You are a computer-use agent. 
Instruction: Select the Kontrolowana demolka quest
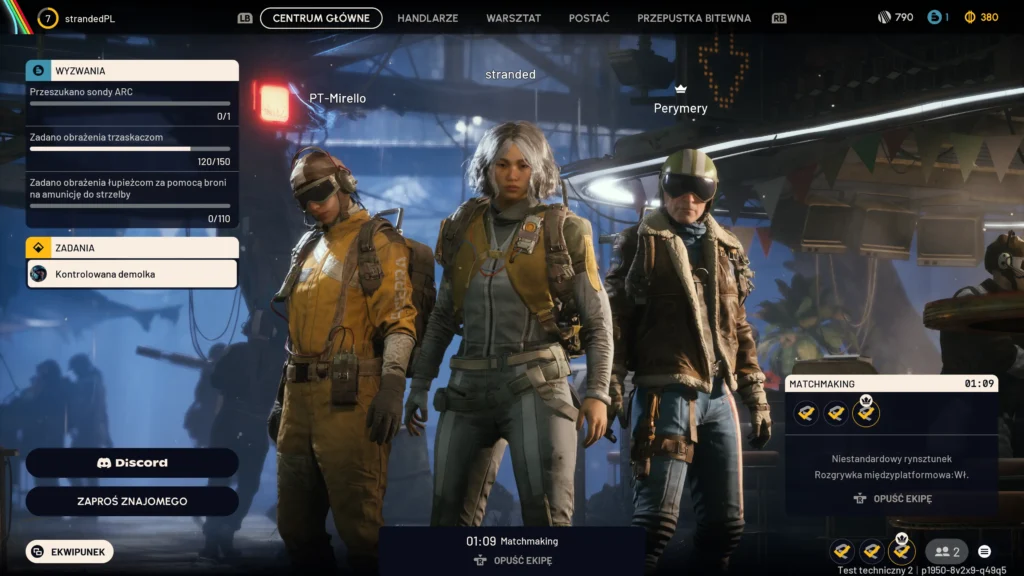click(132, 274)
